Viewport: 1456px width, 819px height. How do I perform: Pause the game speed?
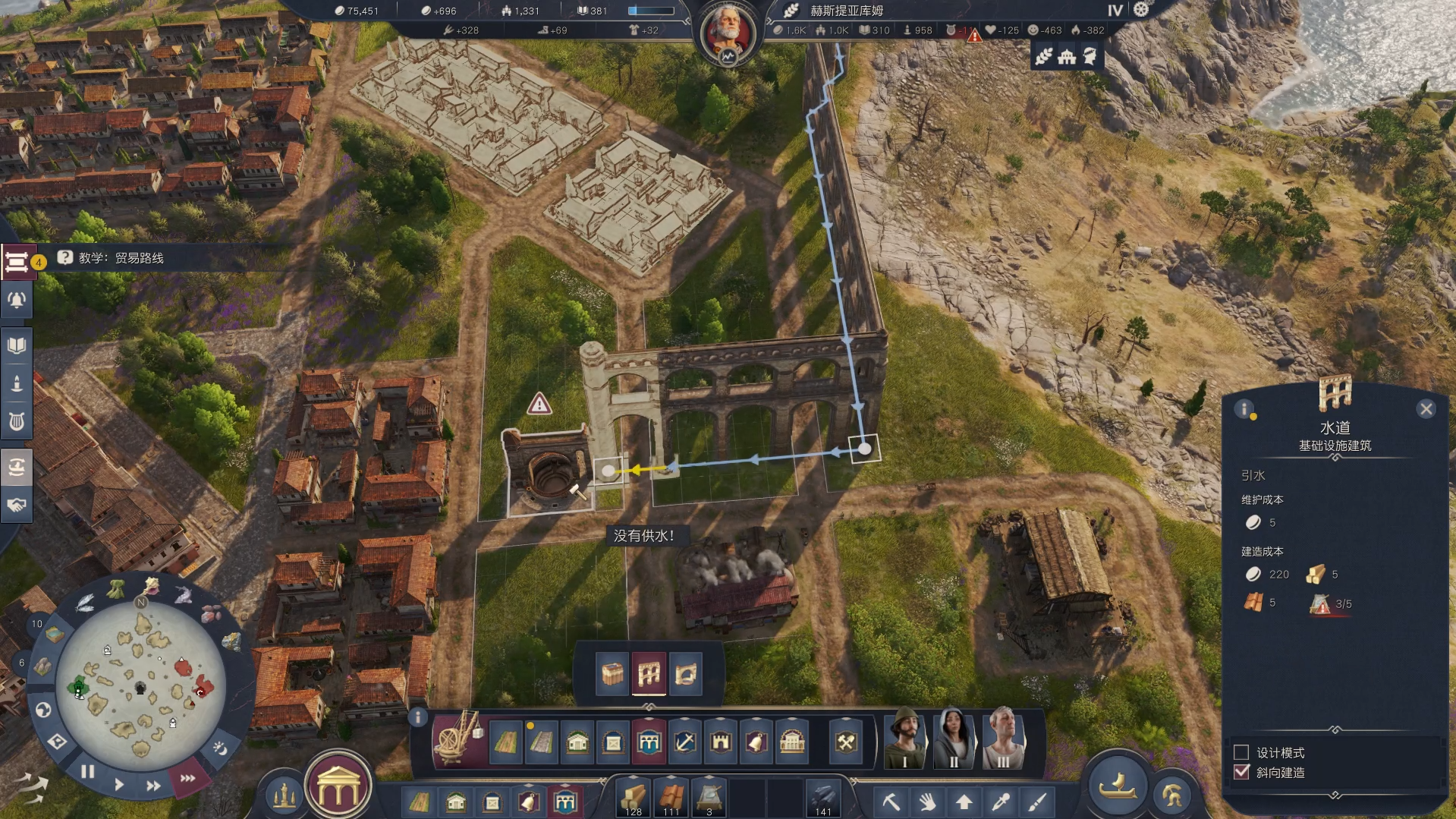87,771
